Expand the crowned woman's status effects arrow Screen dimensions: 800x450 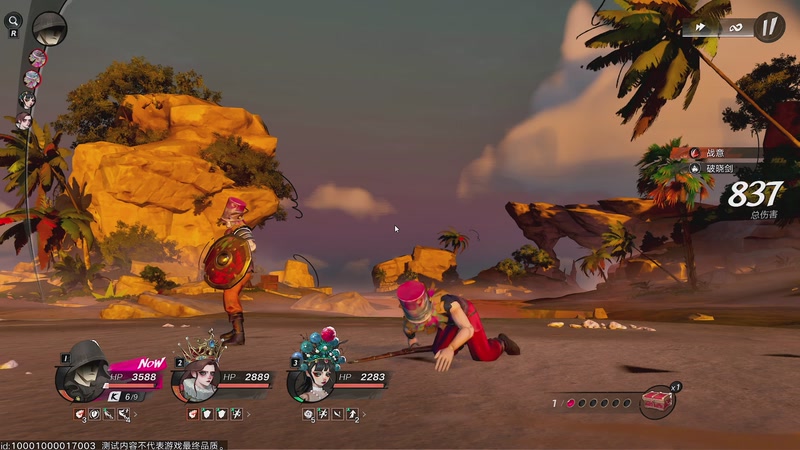pos(248,413)
